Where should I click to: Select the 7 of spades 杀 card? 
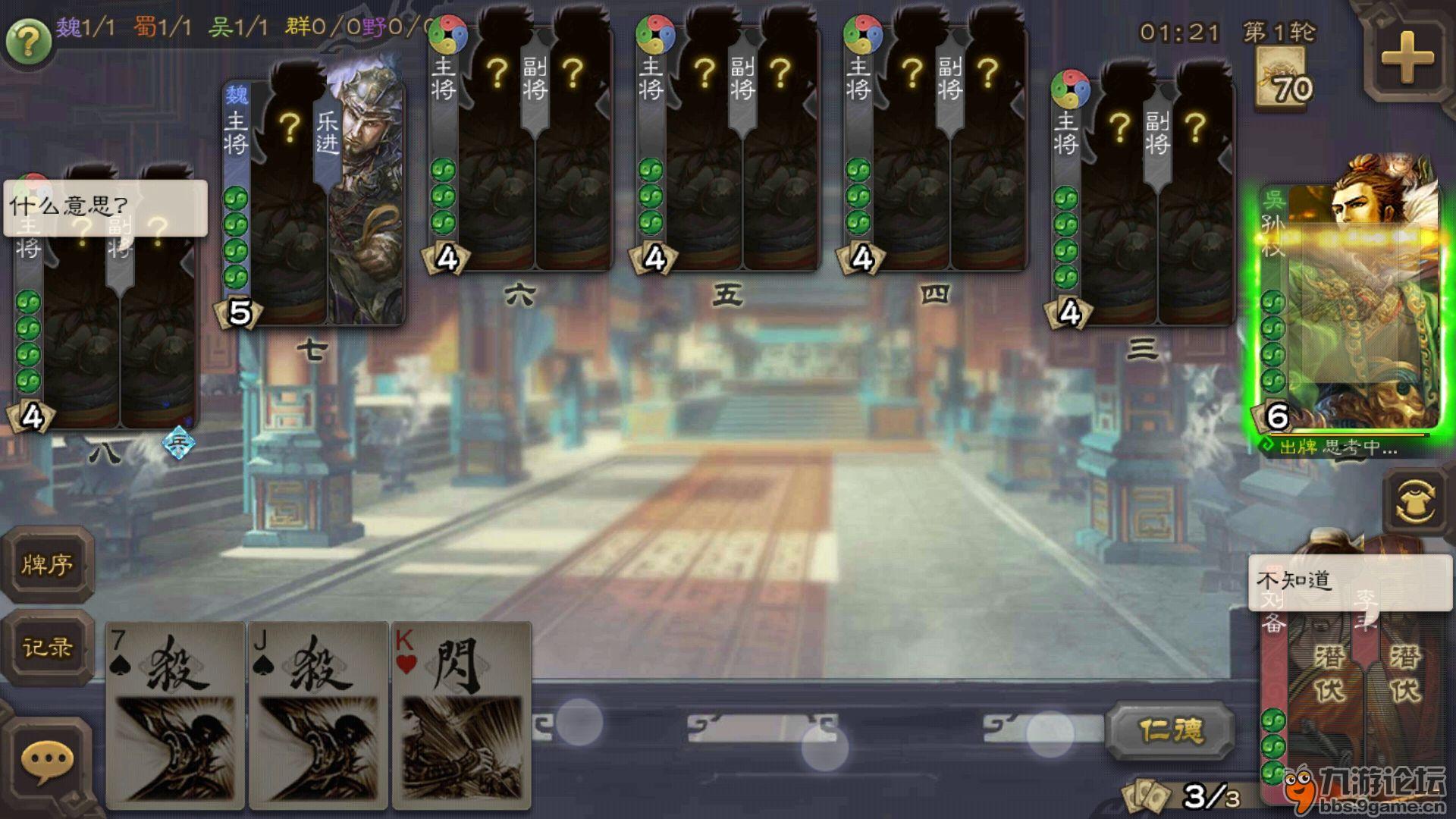click(175, 713)
